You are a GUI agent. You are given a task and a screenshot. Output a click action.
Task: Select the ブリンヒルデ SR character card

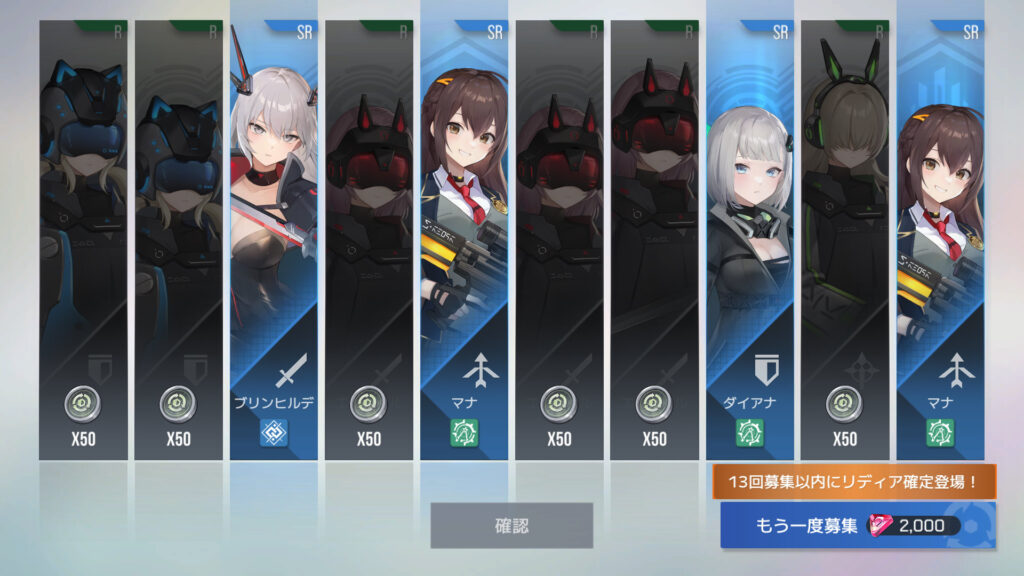pos(274,240)
